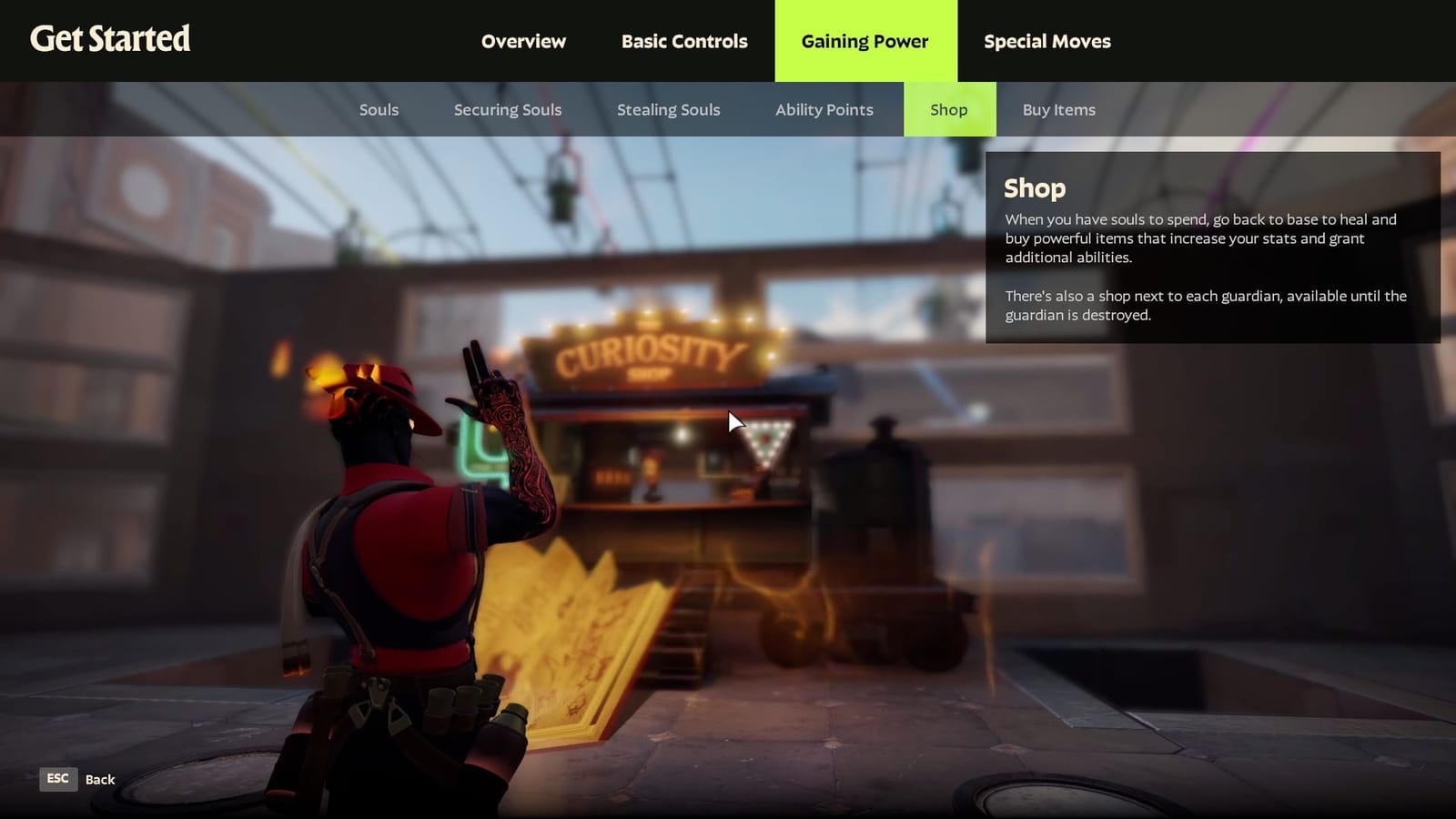The image size is (1456, 819).
Task: Select the Securing Souls sub-tab
Action: coord(507,109)
